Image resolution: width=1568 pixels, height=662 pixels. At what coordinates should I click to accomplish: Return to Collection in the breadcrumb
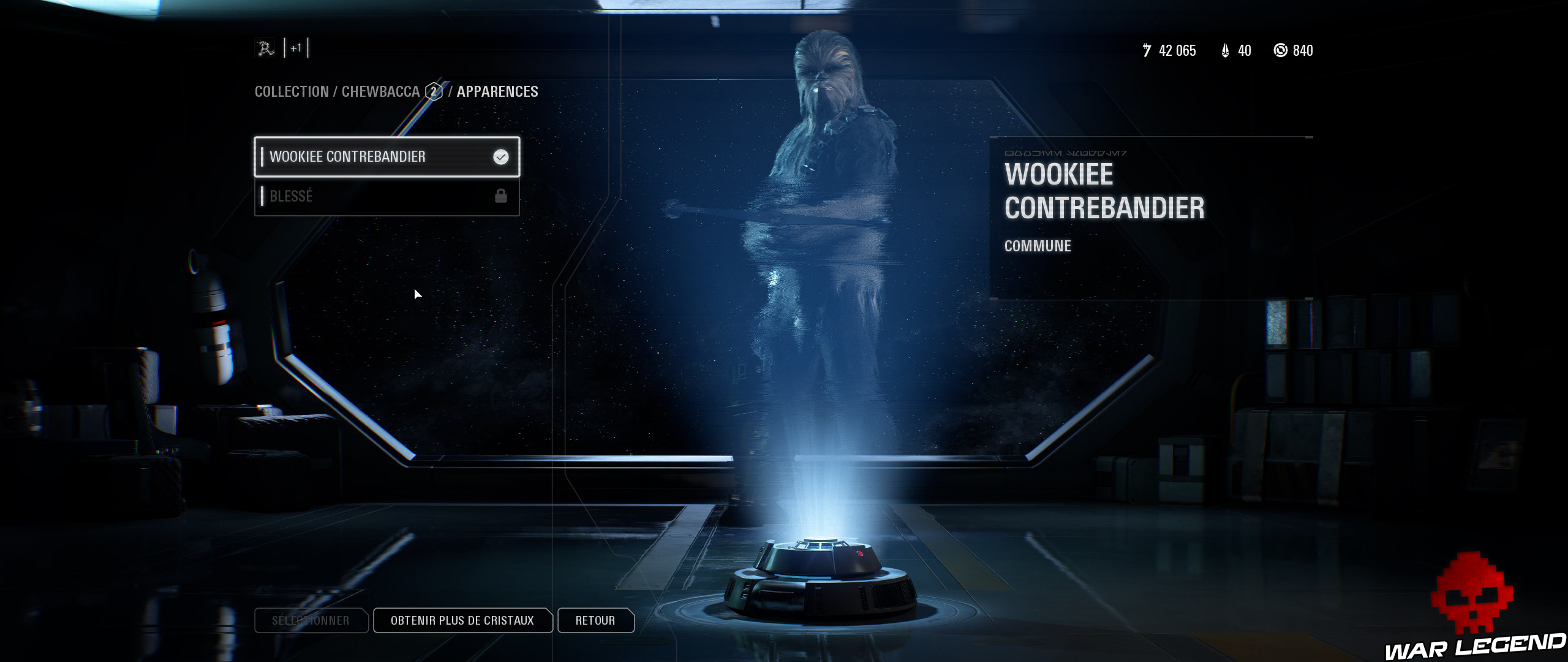(292, 92)
